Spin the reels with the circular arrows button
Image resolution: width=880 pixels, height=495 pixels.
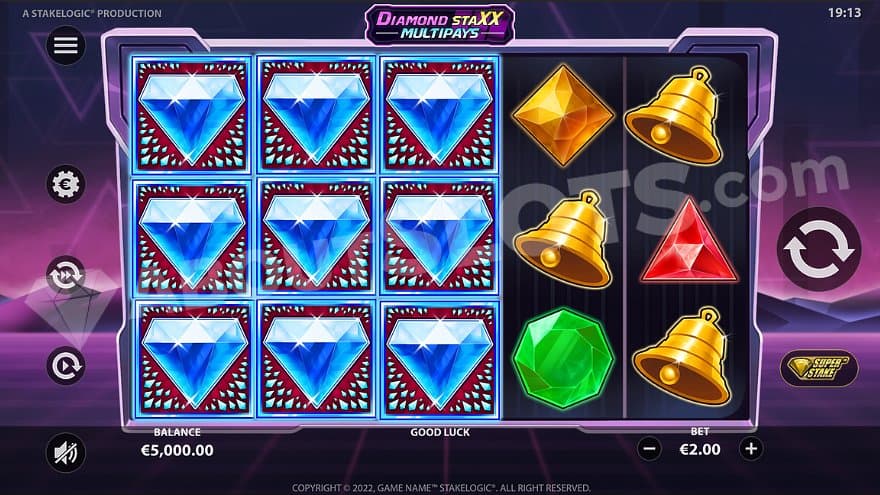click(818, 250)
